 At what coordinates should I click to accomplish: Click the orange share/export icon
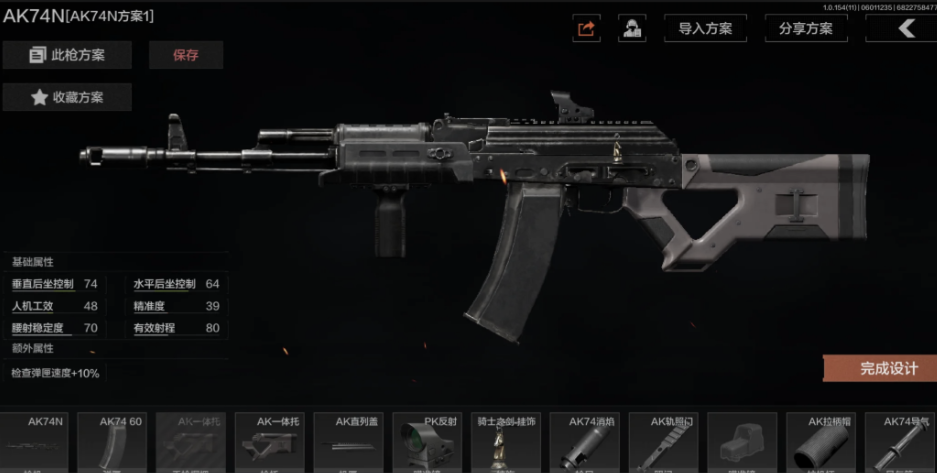pos(587,29)
